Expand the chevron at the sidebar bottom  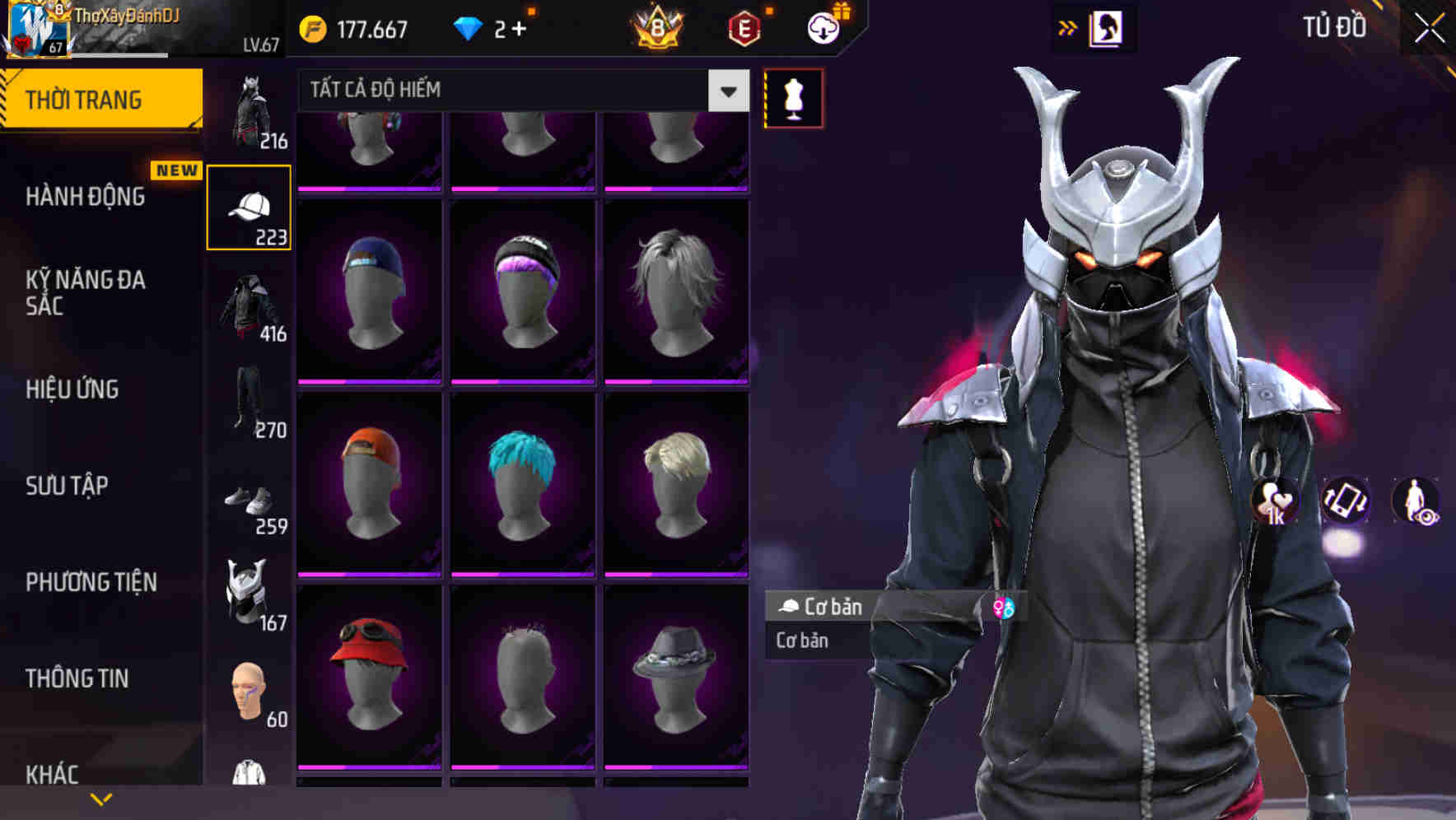pos(100,798)
